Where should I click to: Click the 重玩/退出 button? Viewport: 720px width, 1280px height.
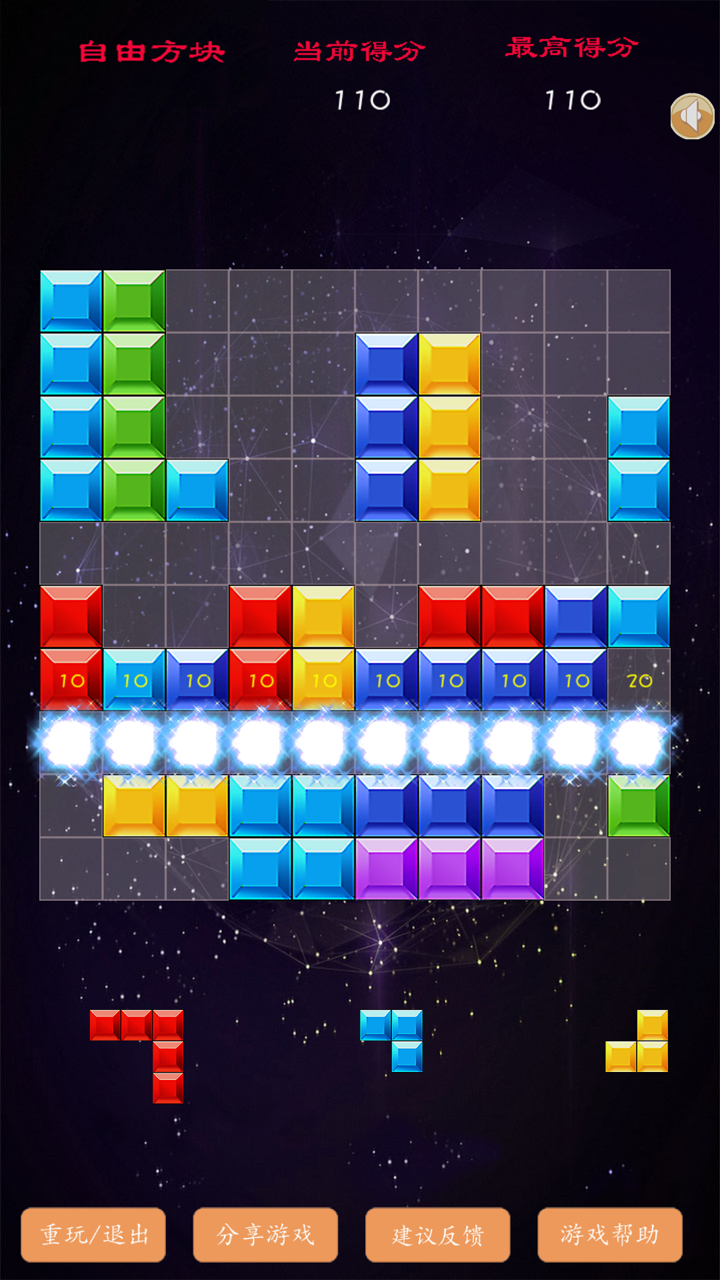[94, 1235]
